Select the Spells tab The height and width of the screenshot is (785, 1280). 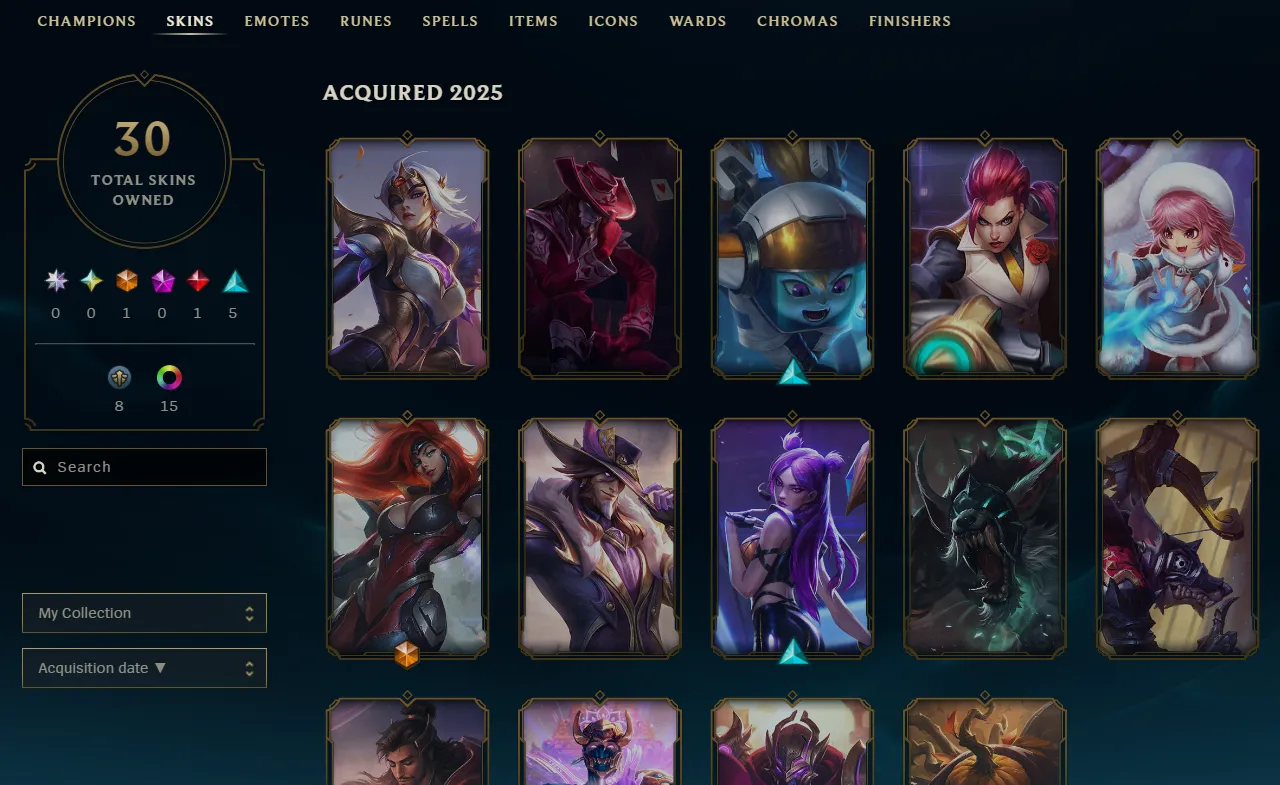[450, 21]
